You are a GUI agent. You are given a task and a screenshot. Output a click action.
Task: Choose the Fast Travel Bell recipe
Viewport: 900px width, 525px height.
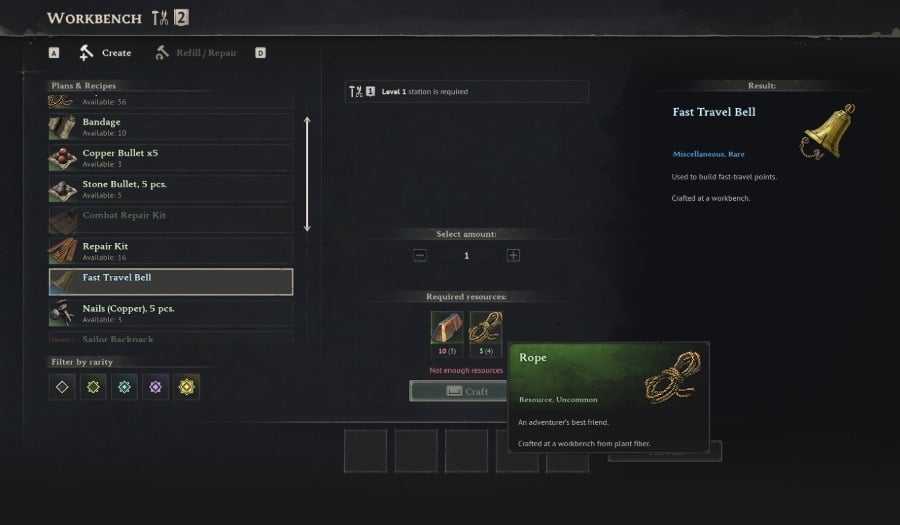[170, 282]
